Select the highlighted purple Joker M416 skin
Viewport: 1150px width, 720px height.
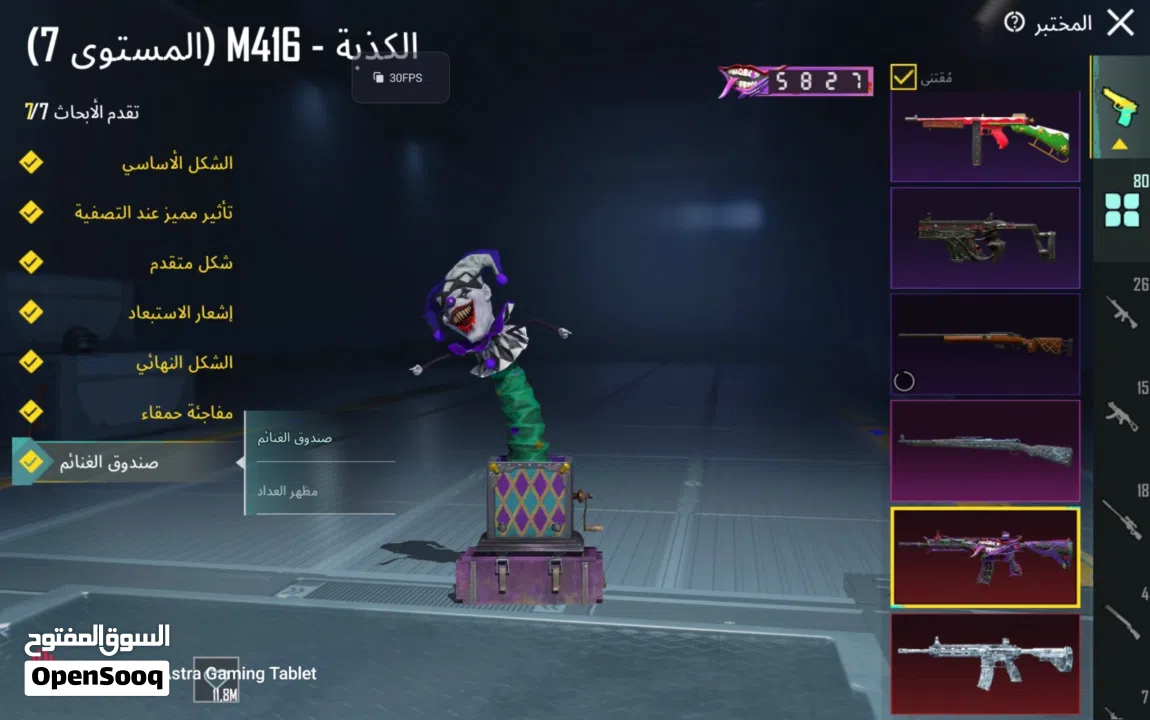click(985, 557)
